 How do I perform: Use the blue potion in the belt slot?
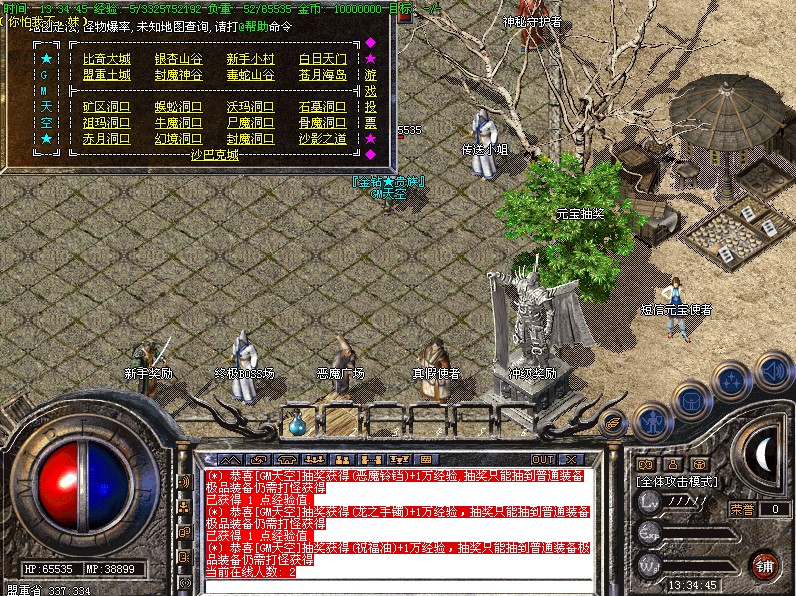pyautogui.click(x=297, y=424)
